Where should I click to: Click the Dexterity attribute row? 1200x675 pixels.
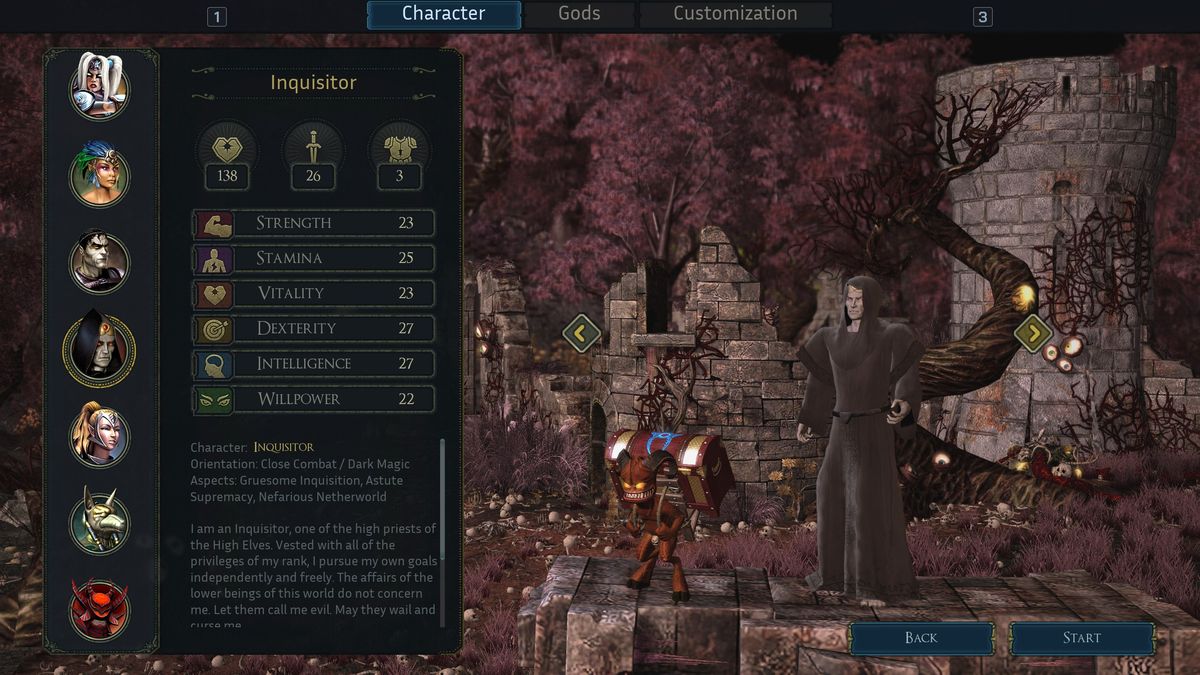pyautogui.click(x=313, y=328)
